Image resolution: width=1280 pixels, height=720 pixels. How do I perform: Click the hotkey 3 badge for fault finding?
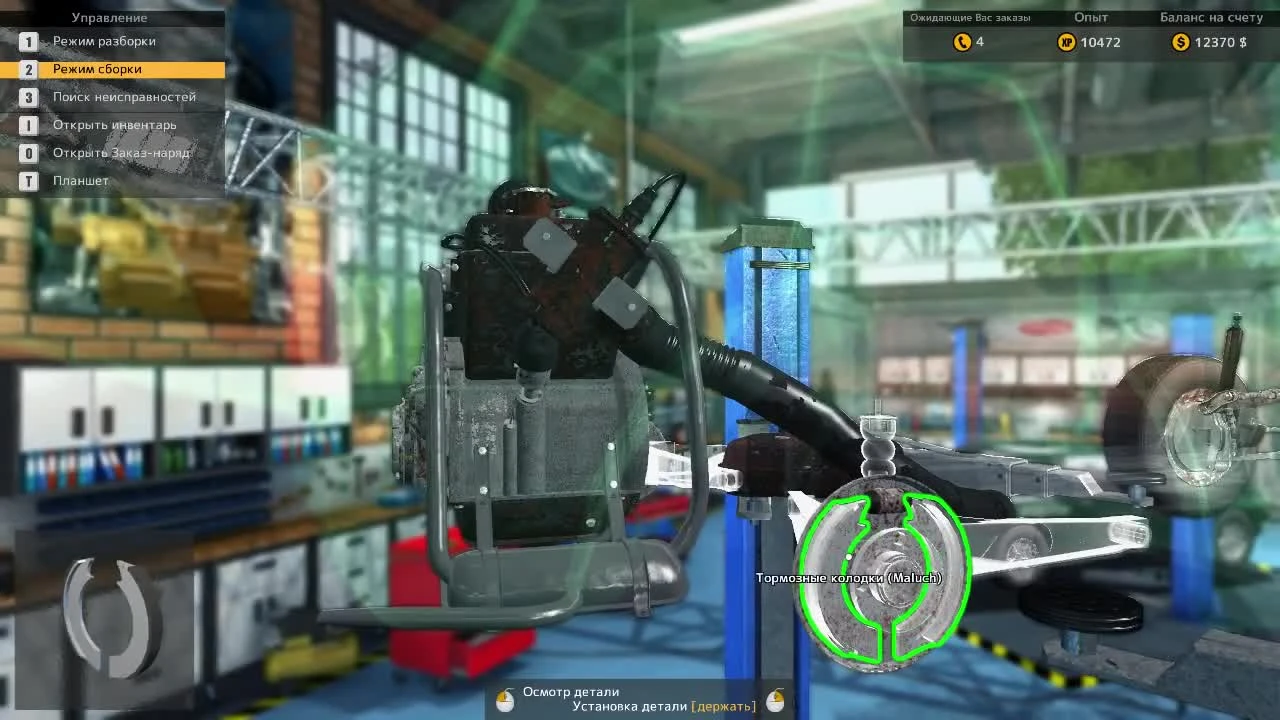coord(29,97)
